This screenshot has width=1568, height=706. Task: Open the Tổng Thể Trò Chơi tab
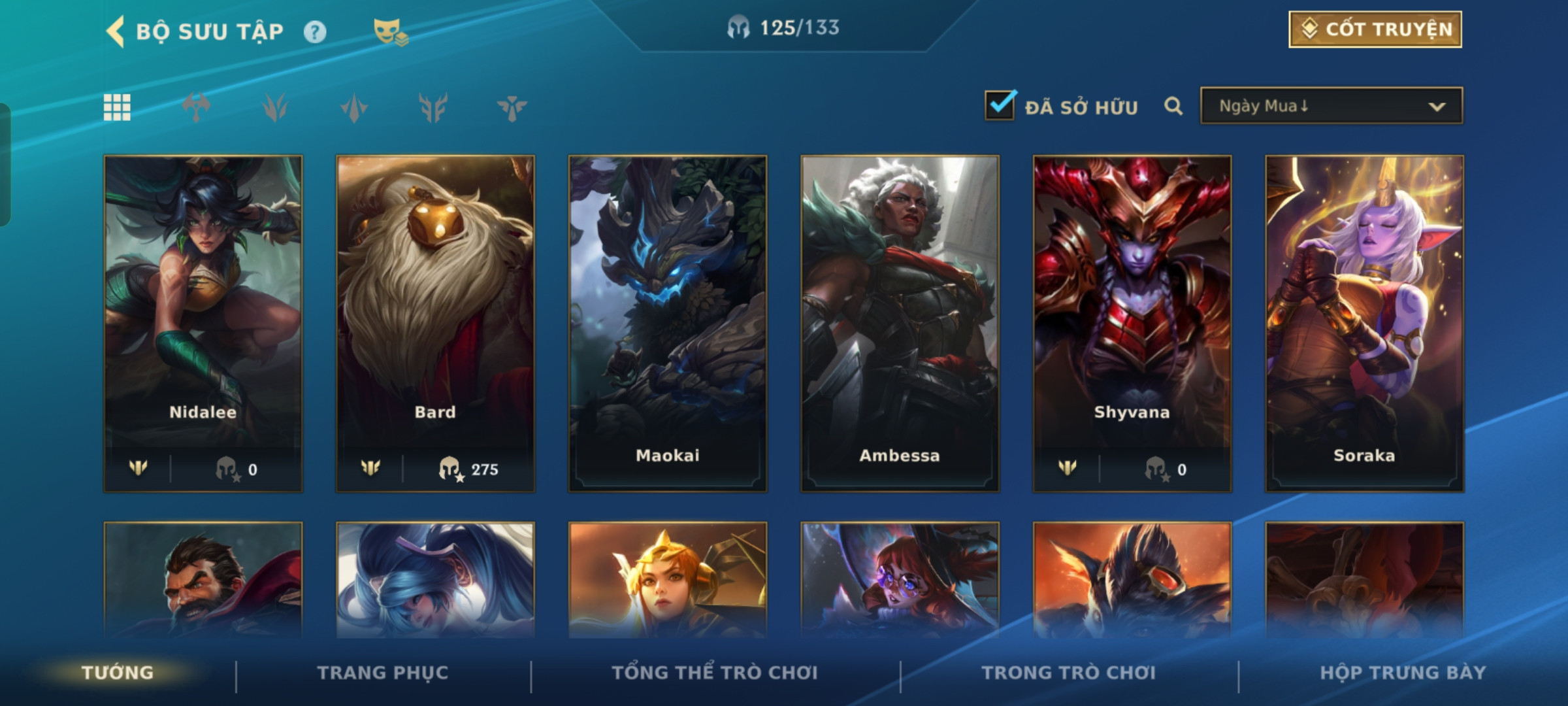pyautogui.click(x=715, y=672)
